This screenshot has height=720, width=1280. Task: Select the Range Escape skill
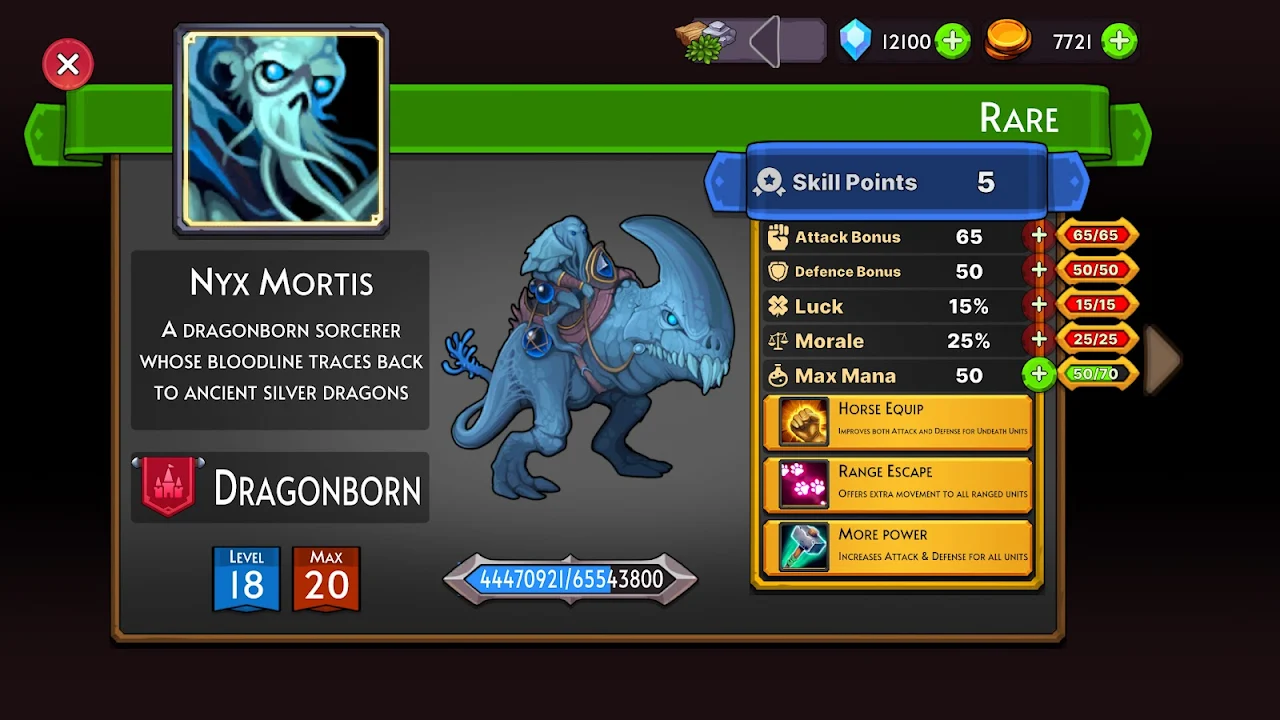pyautogui.click(x=897, y=484)
